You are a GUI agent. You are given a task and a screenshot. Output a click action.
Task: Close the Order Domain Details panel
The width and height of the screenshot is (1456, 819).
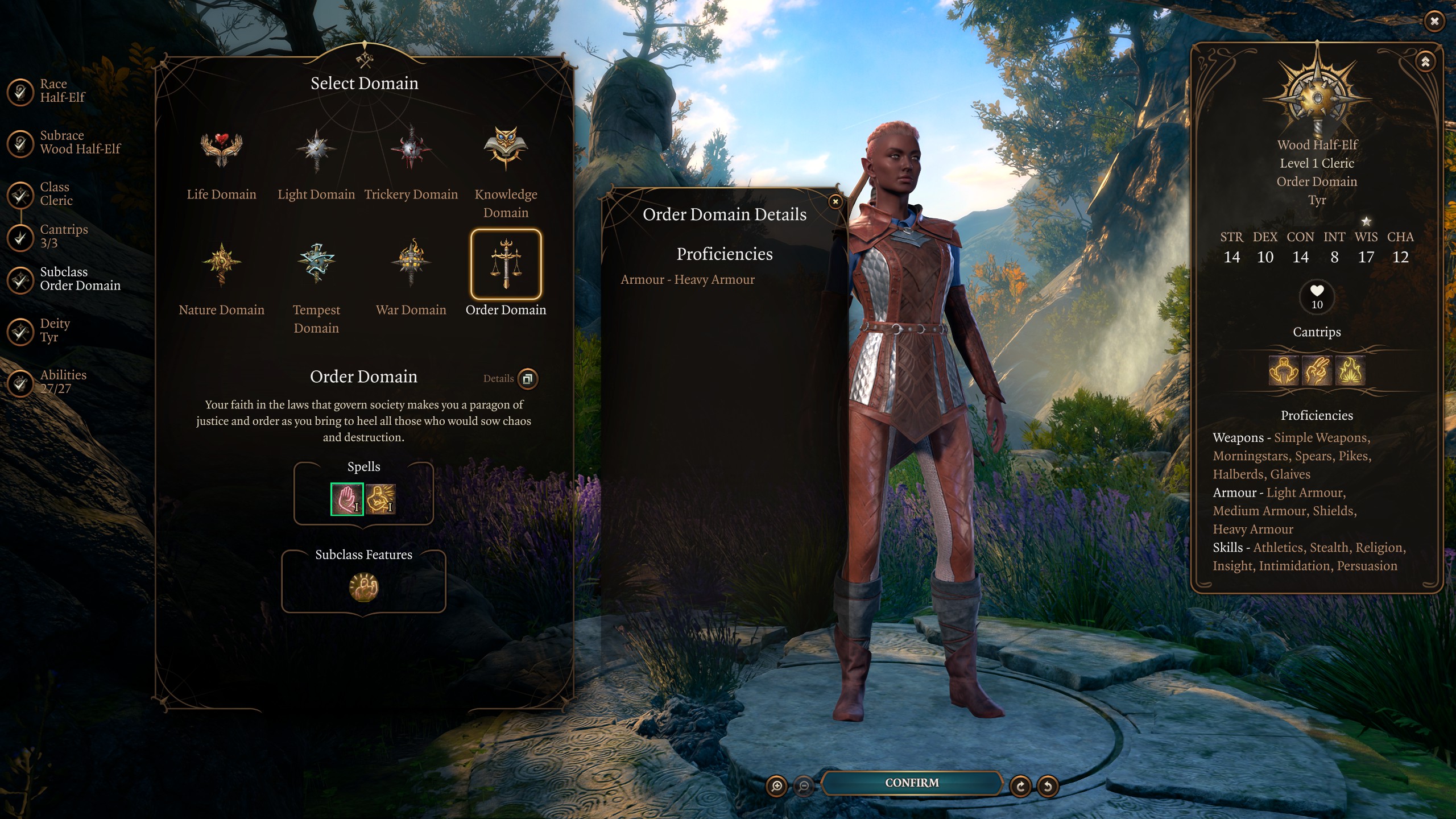click(x=835, y=201)
